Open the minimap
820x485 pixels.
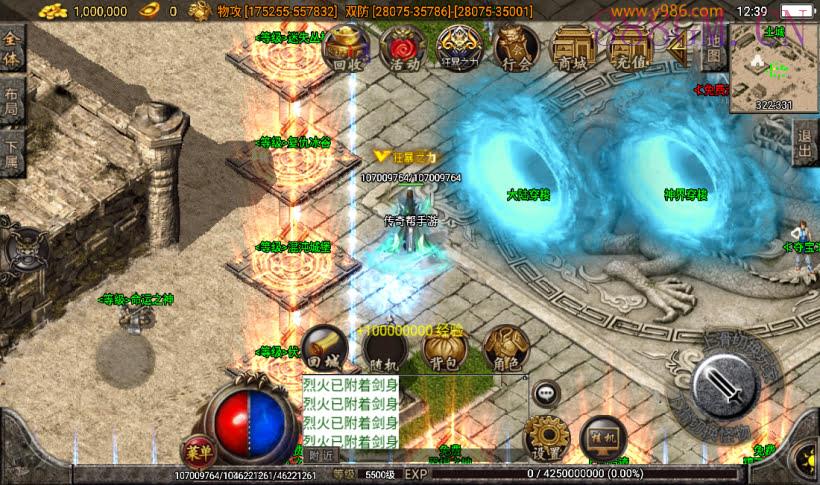(774, 68)
